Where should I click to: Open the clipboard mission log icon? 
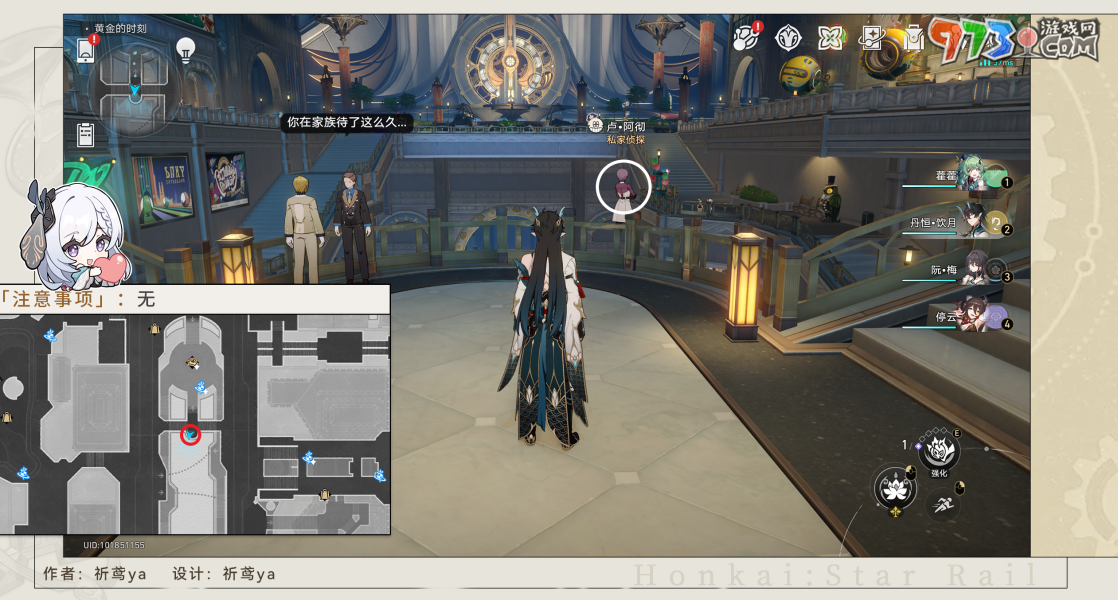point(85,133)
